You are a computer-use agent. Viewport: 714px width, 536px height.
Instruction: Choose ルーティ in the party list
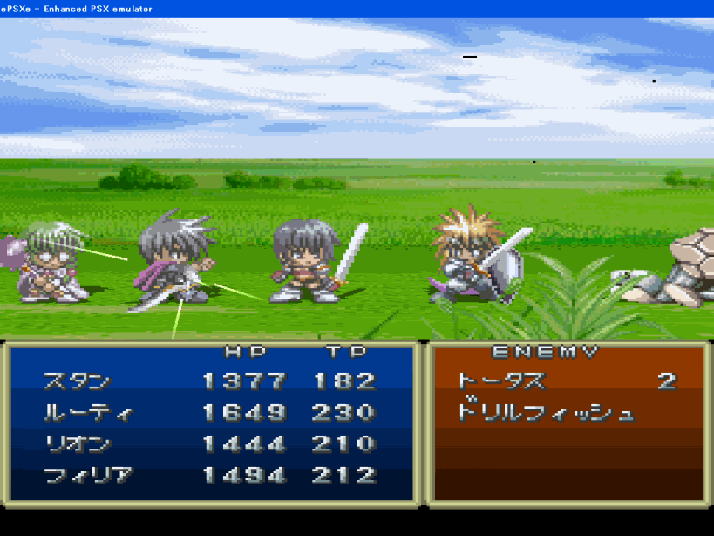pyautogui.click(x=86, y=413)
